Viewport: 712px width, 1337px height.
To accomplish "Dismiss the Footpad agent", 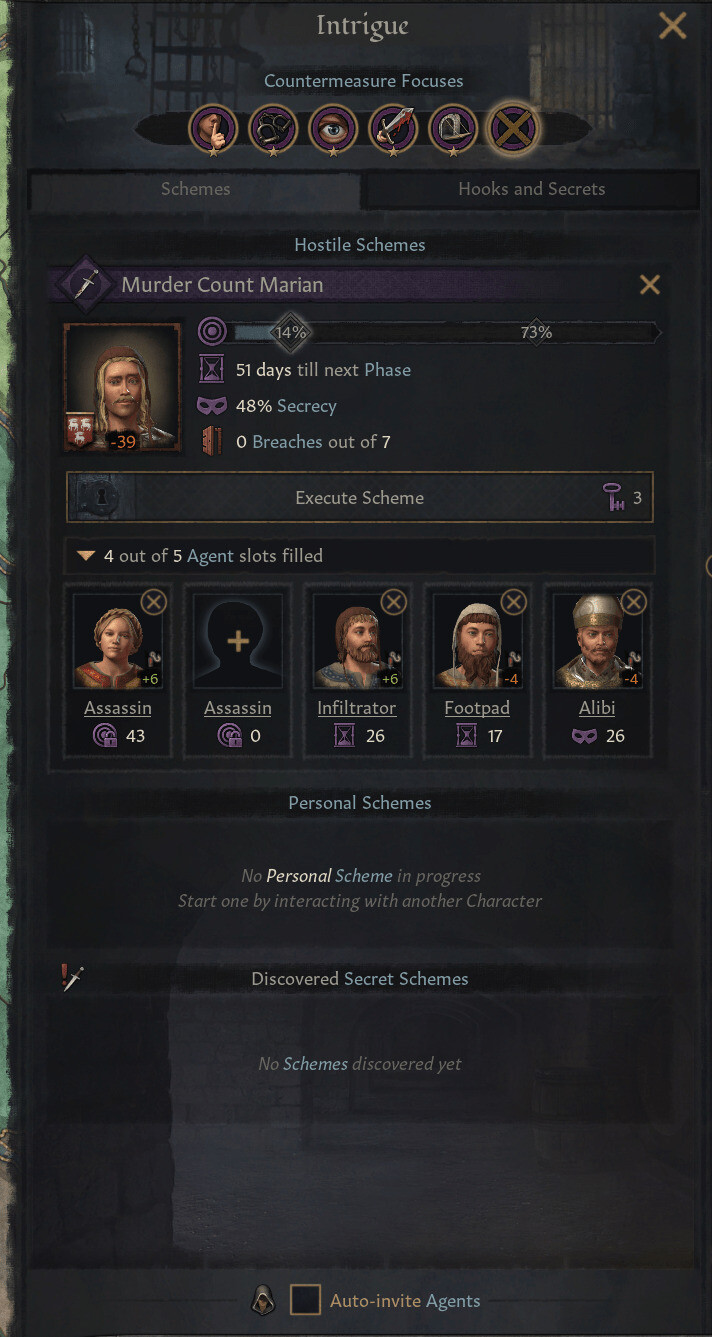I will click(513, 602).
